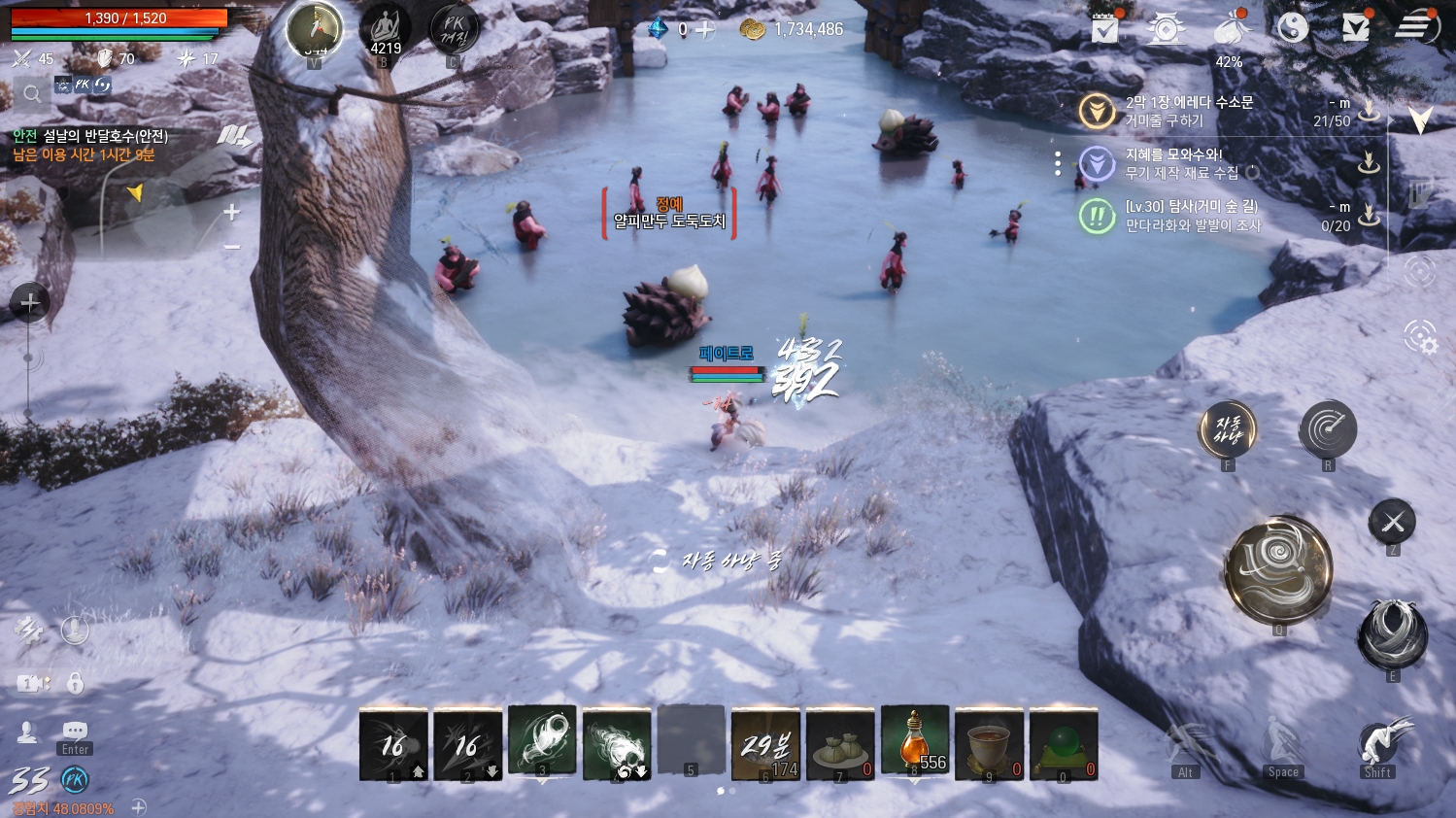This screenshot has height=818, width=1456.
Task: Open the mail envelope icon
Action: coord(1356,27)
